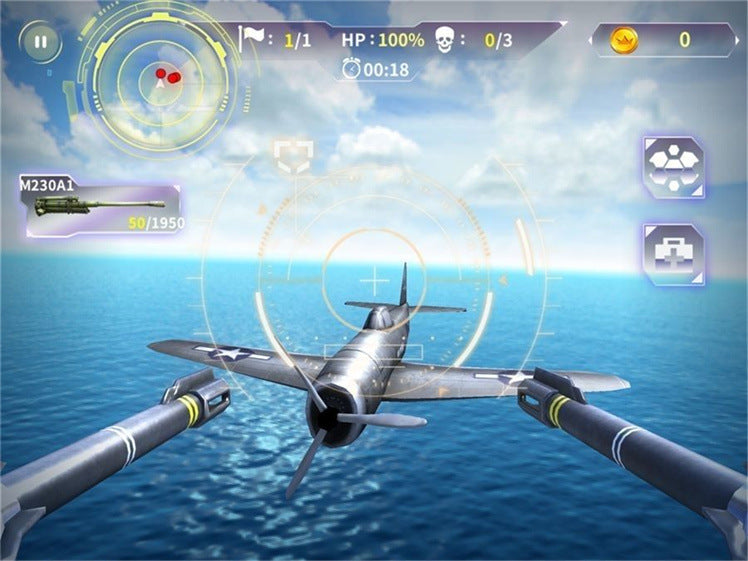Pause the game with the pause button

pos(40,42)
